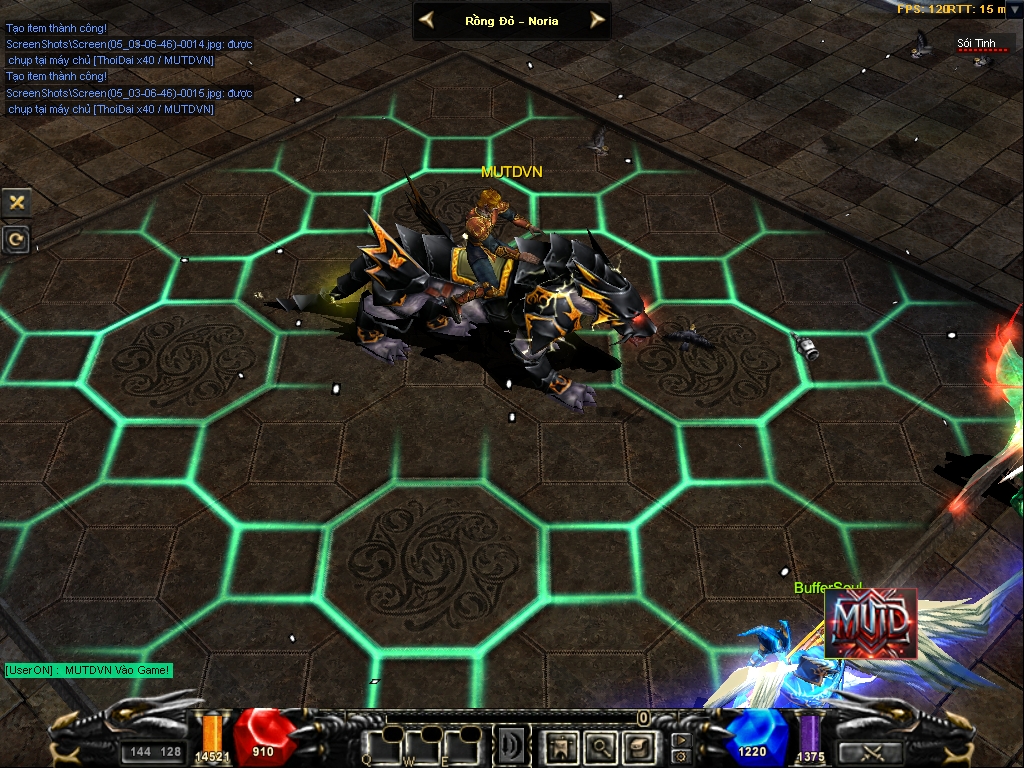Viewport: 1024px width, 768px height.
Task: Open the crossed swords button on left edge
Action: click(x=17, y=202)
